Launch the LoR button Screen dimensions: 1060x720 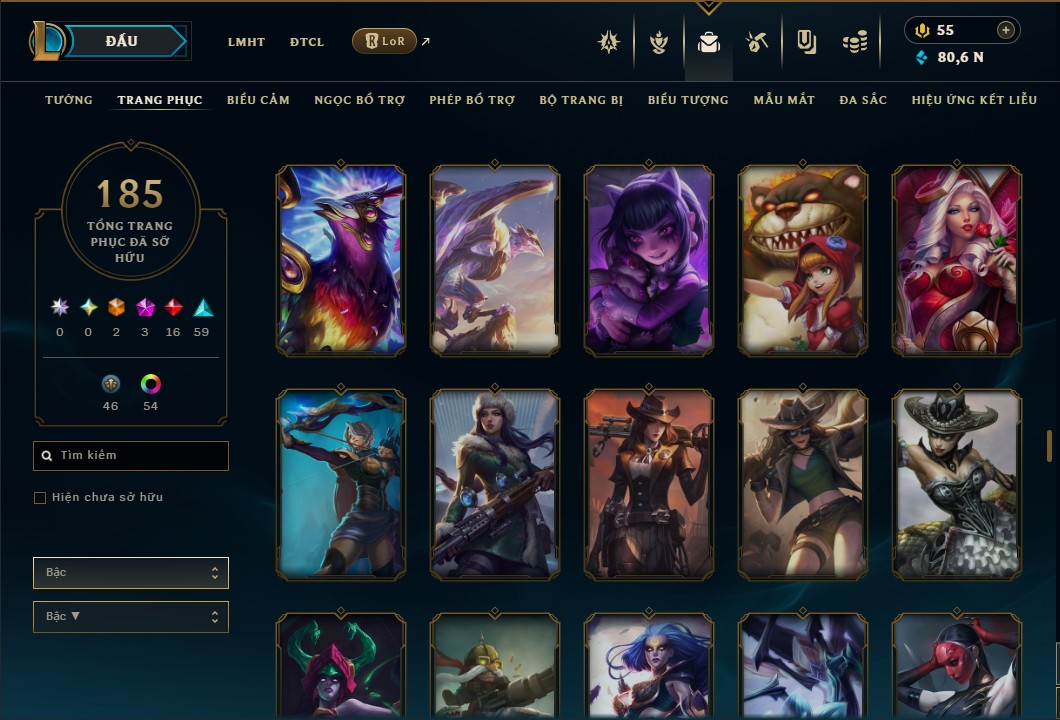[x=384, y=41]
